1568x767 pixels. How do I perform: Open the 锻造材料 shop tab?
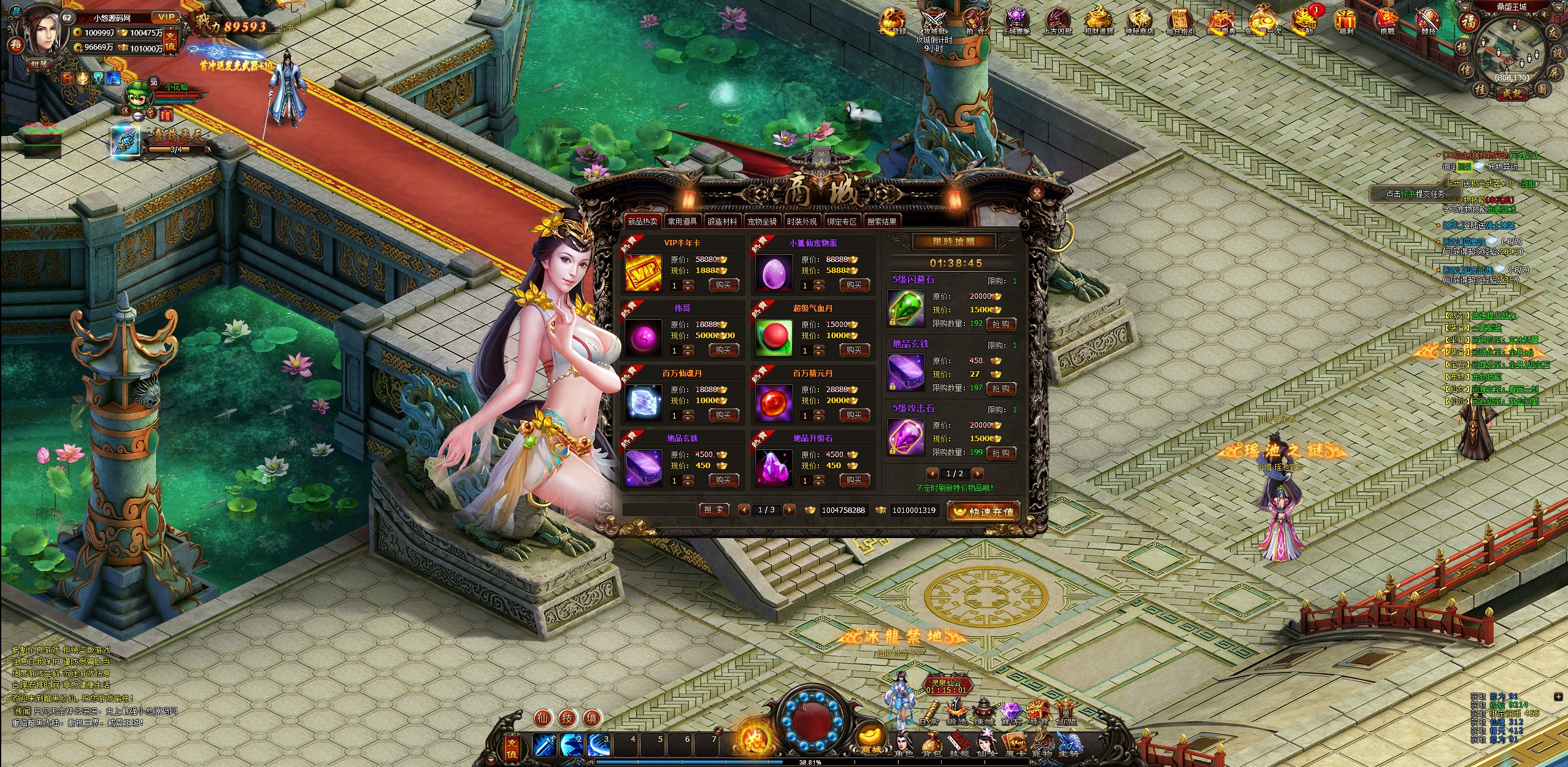722,222
